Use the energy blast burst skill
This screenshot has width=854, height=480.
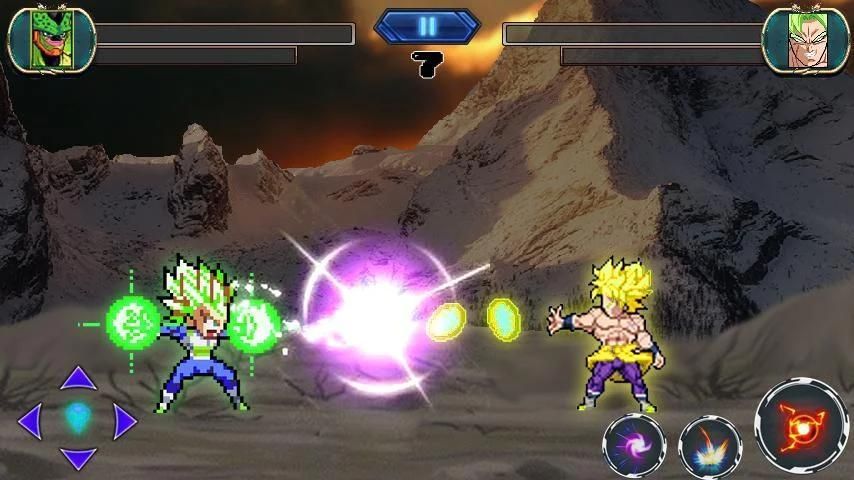coord(710,445)
